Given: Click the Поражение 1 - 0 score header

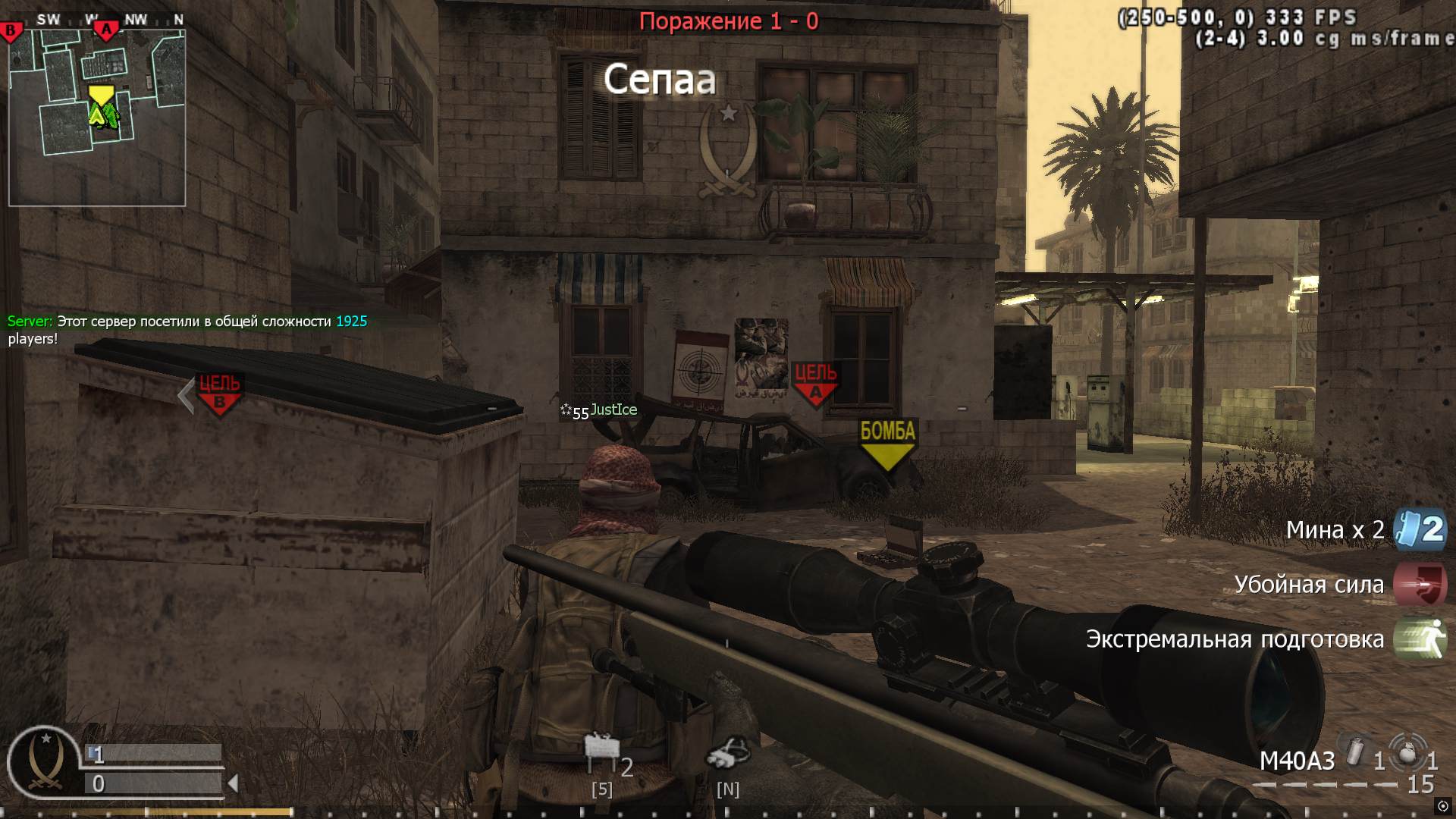Looking at the screenshot, I should pyautogui.click(x=728, y=21).
